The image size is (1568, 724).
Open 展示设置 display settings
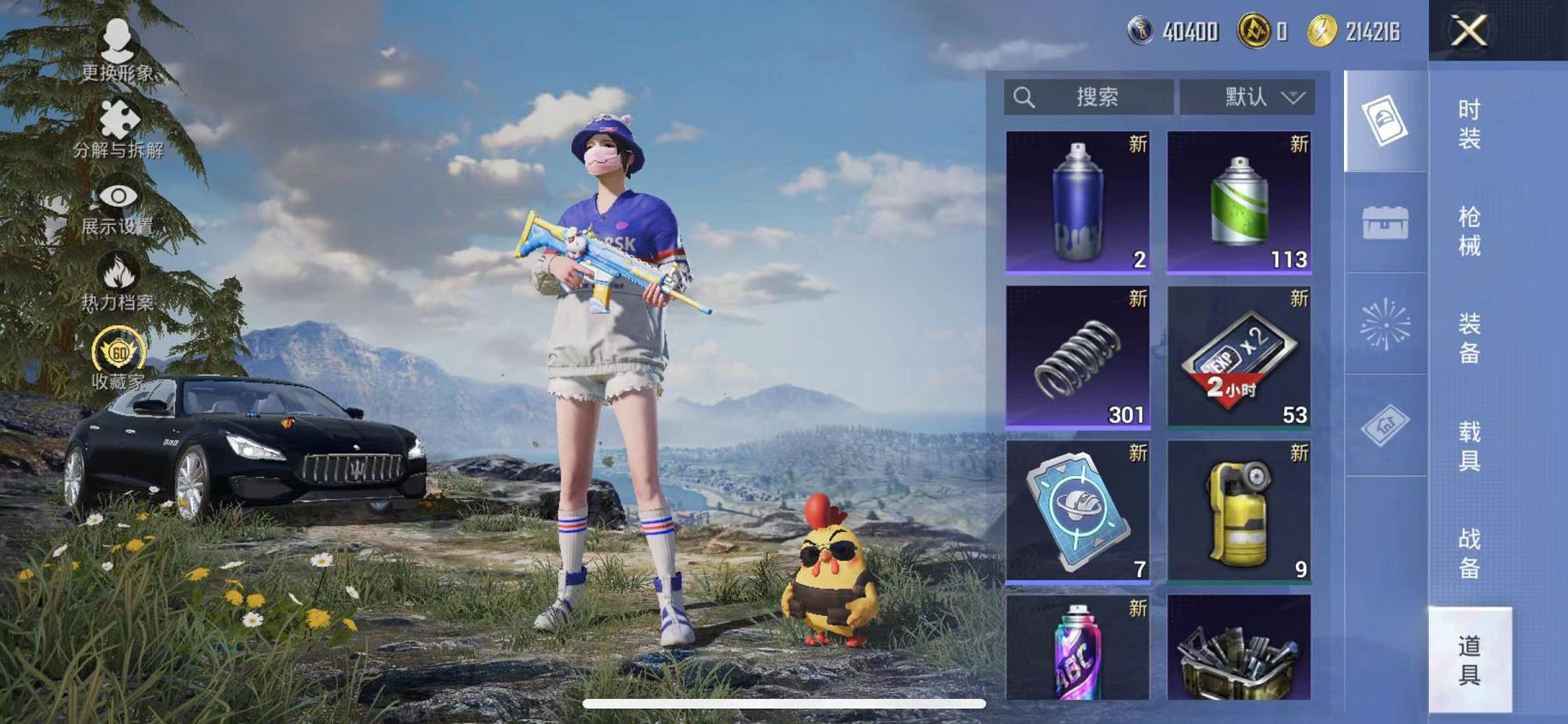(118, 207)
